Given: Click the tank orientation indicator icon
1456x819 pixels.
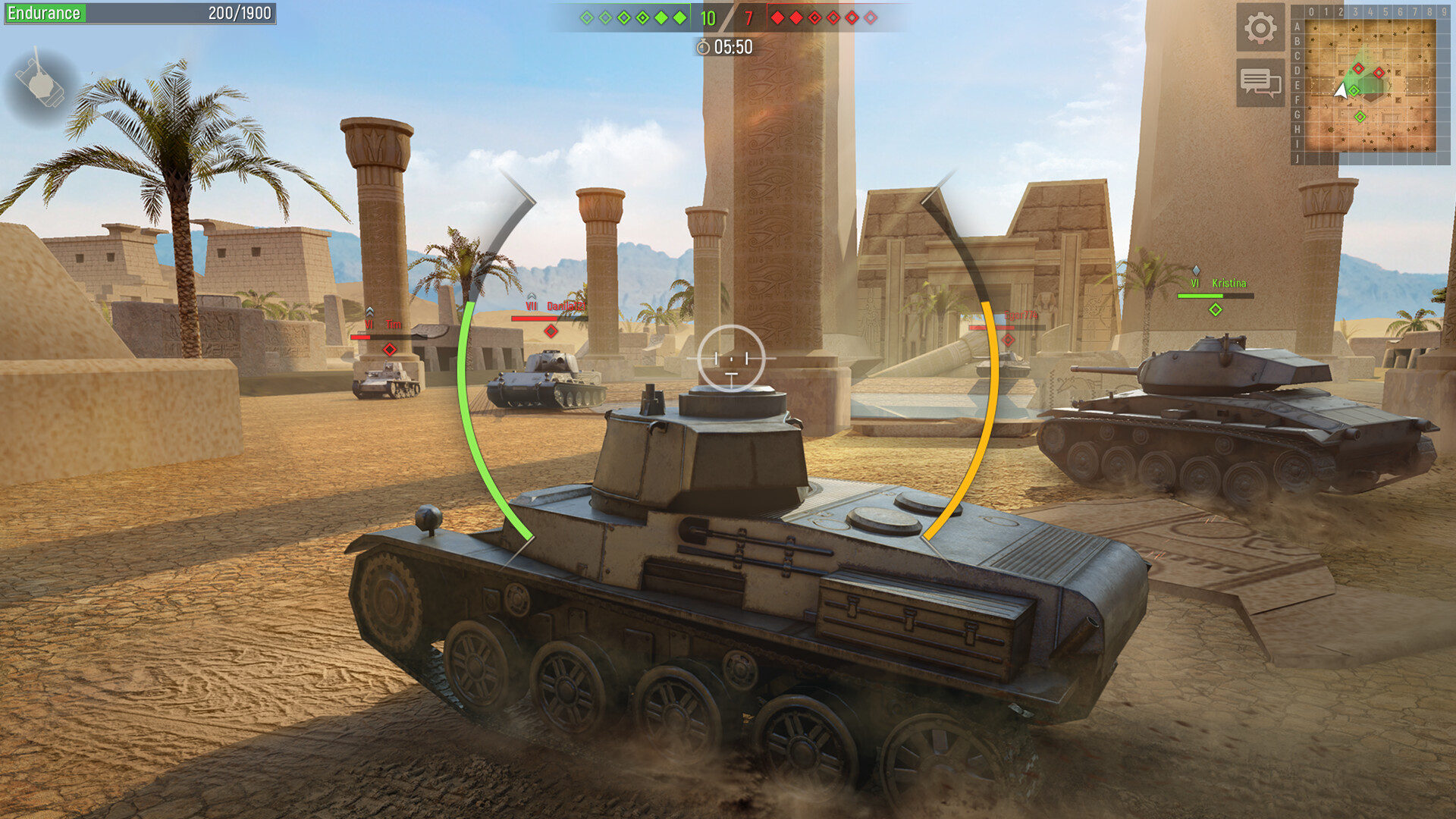Looking at the screenshot, I should [42, 80].
